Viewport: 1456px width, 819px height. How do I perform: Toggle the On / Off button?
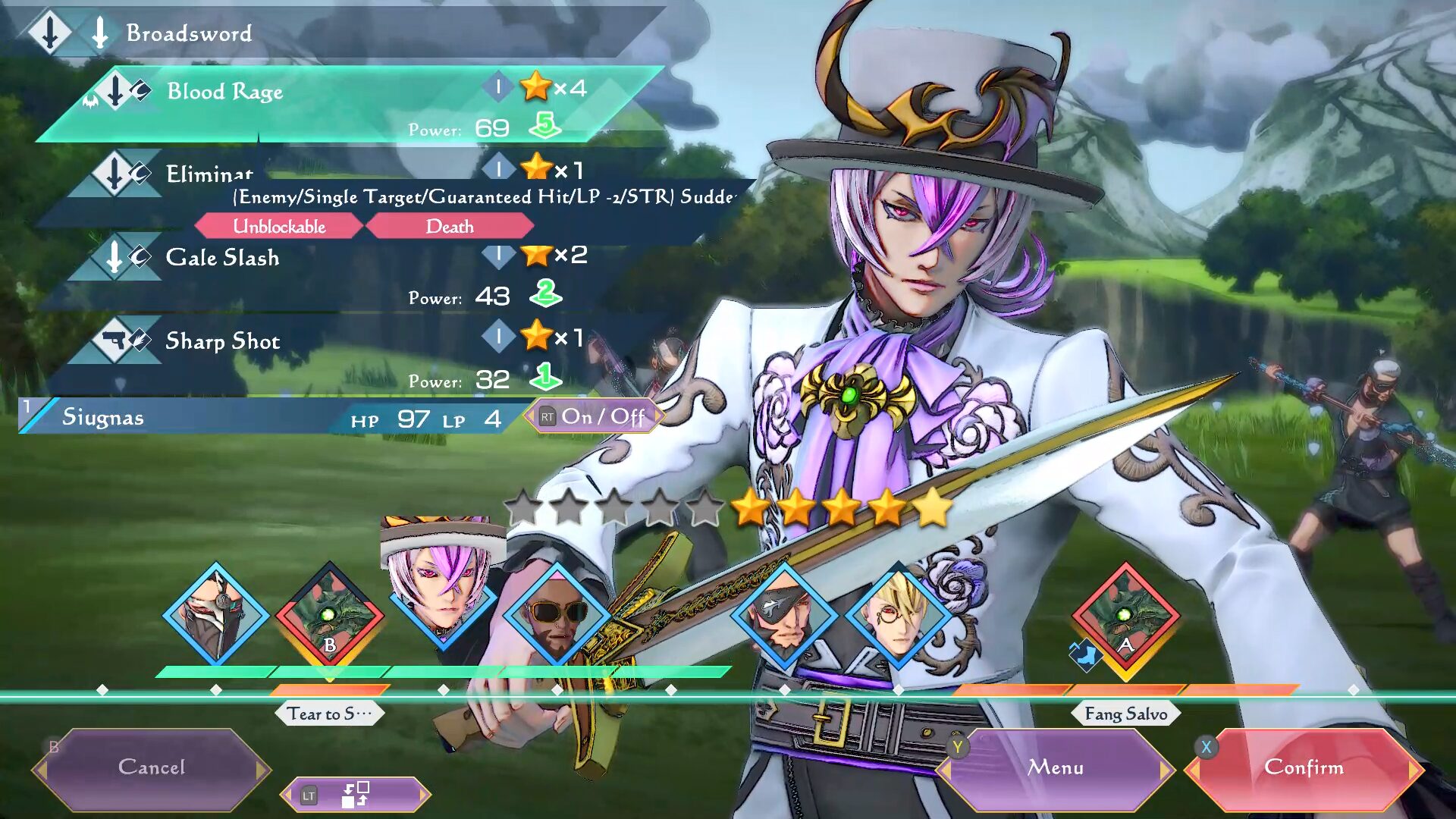tap(594, 416)
